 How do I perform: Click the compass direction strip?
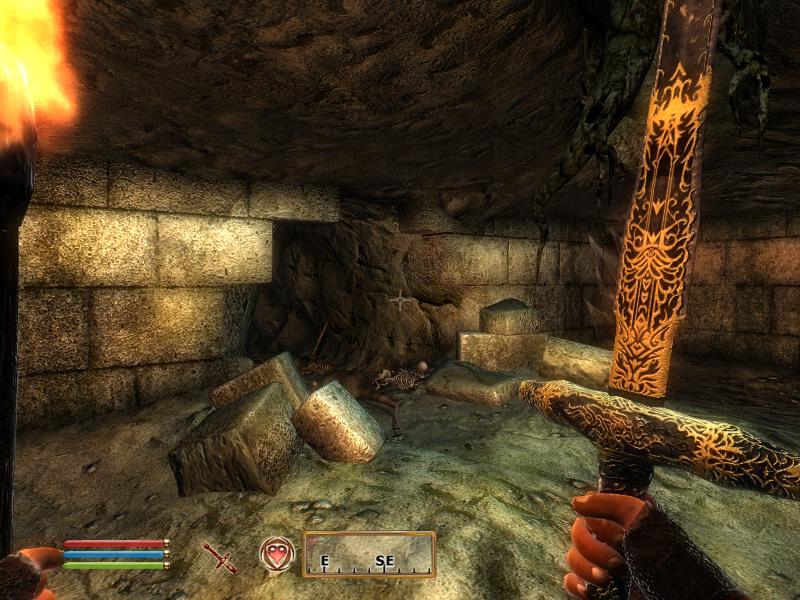(369, 555)
